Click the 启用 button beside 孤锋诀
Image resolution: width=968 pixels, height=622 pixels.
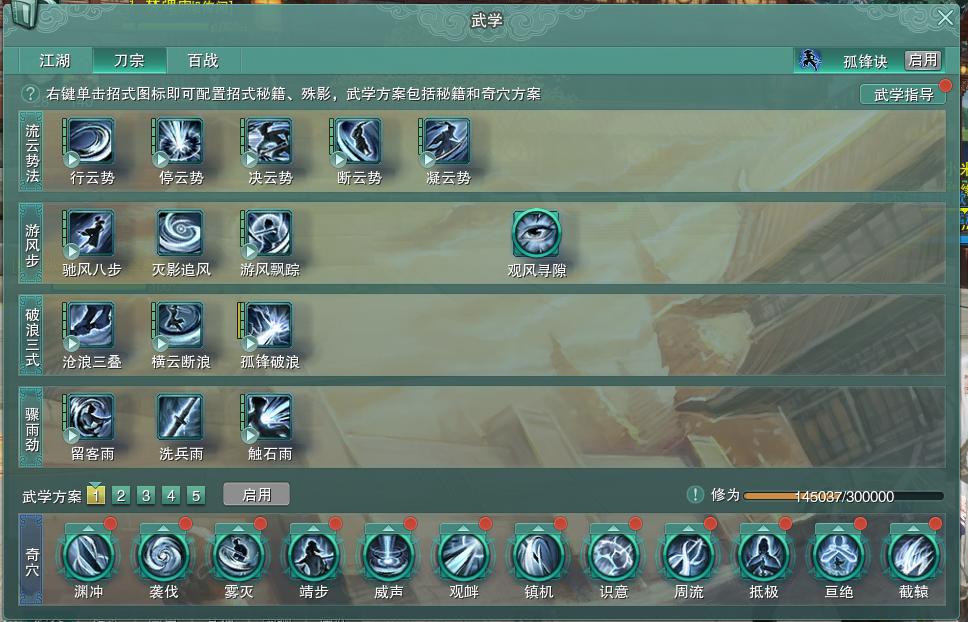click(922, 60)
